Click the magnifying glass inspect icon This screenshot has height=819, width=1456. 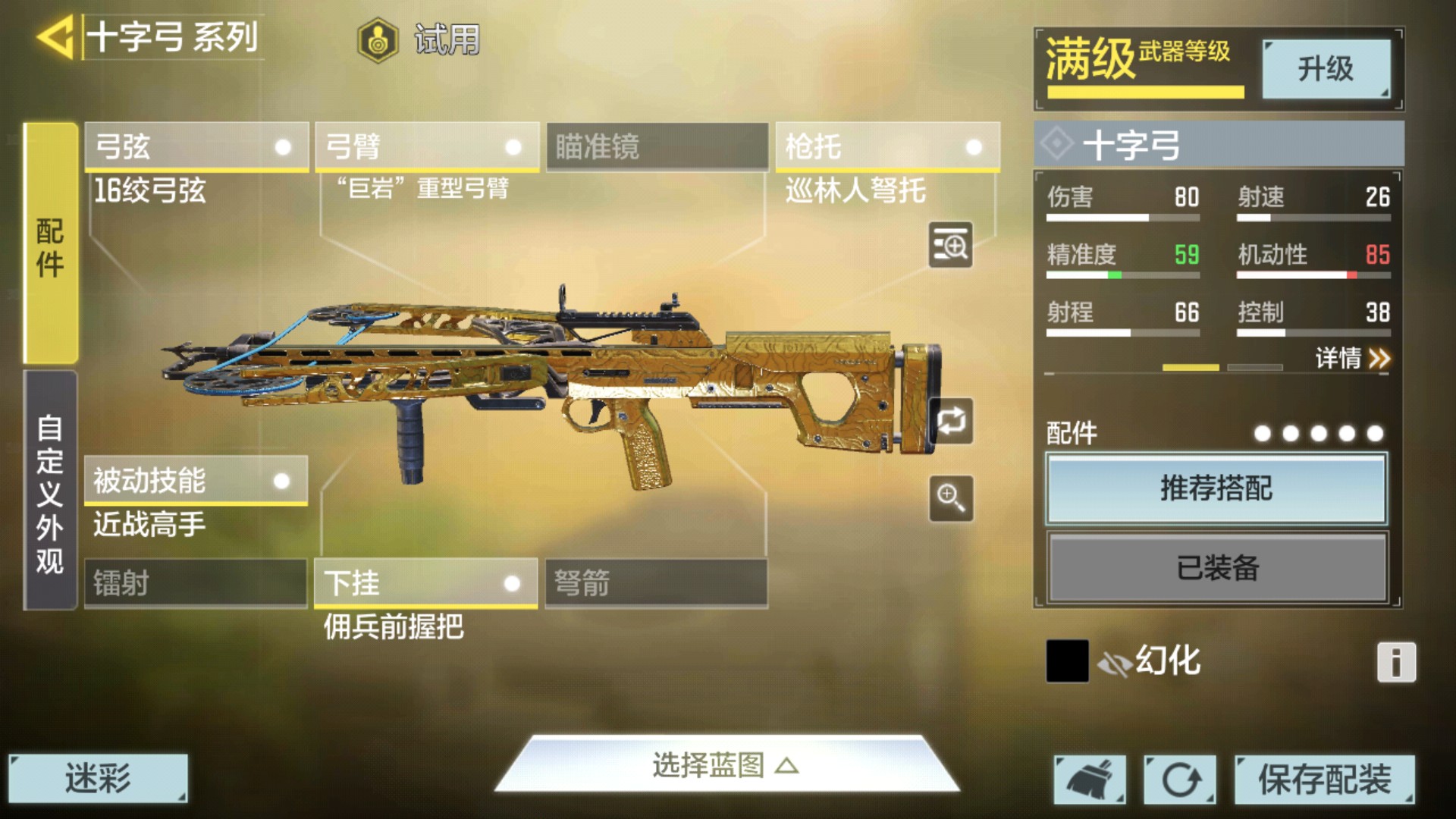click(x=951, y=498)
